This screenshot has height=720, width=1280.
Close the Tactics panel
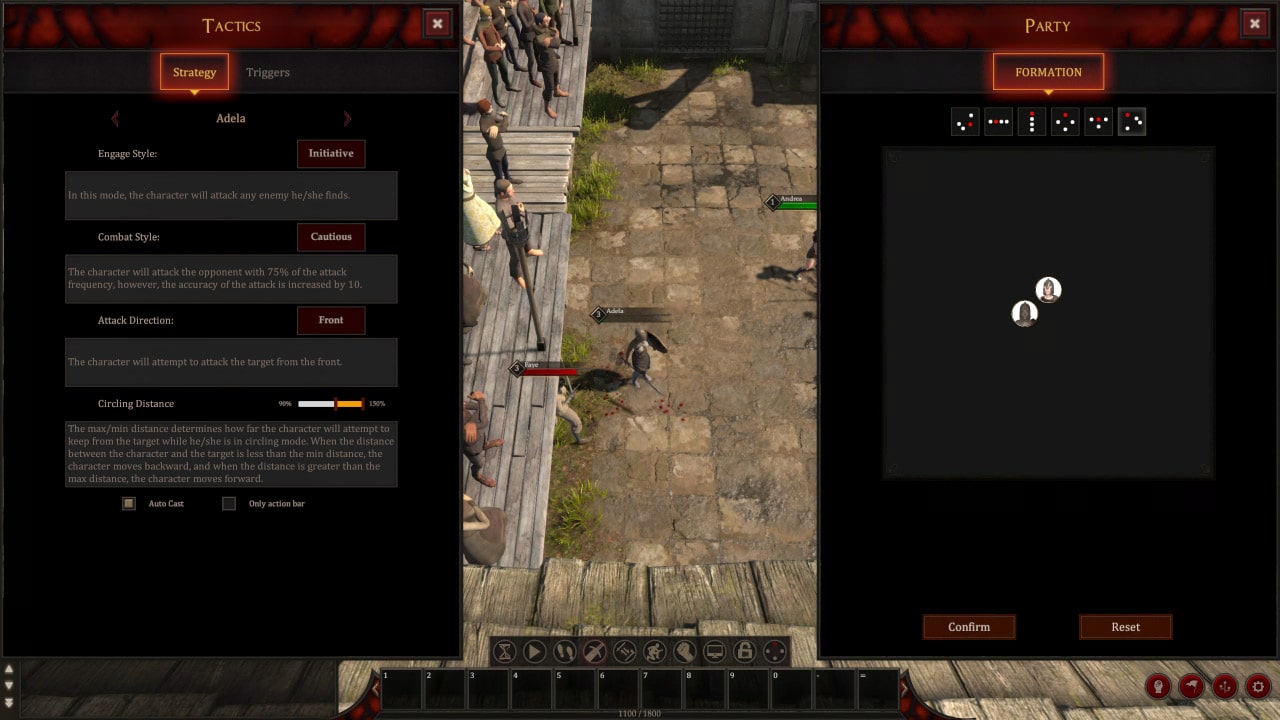[437, 24]
